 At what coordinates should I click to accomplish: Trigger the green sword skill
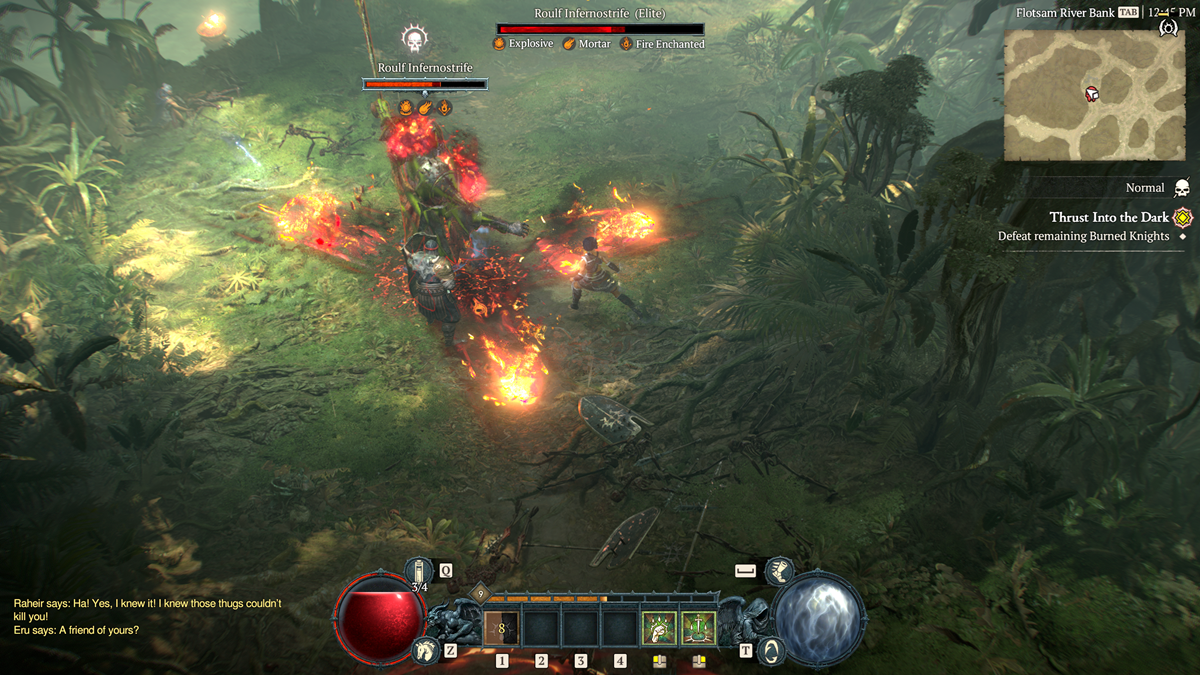(698, 628)
